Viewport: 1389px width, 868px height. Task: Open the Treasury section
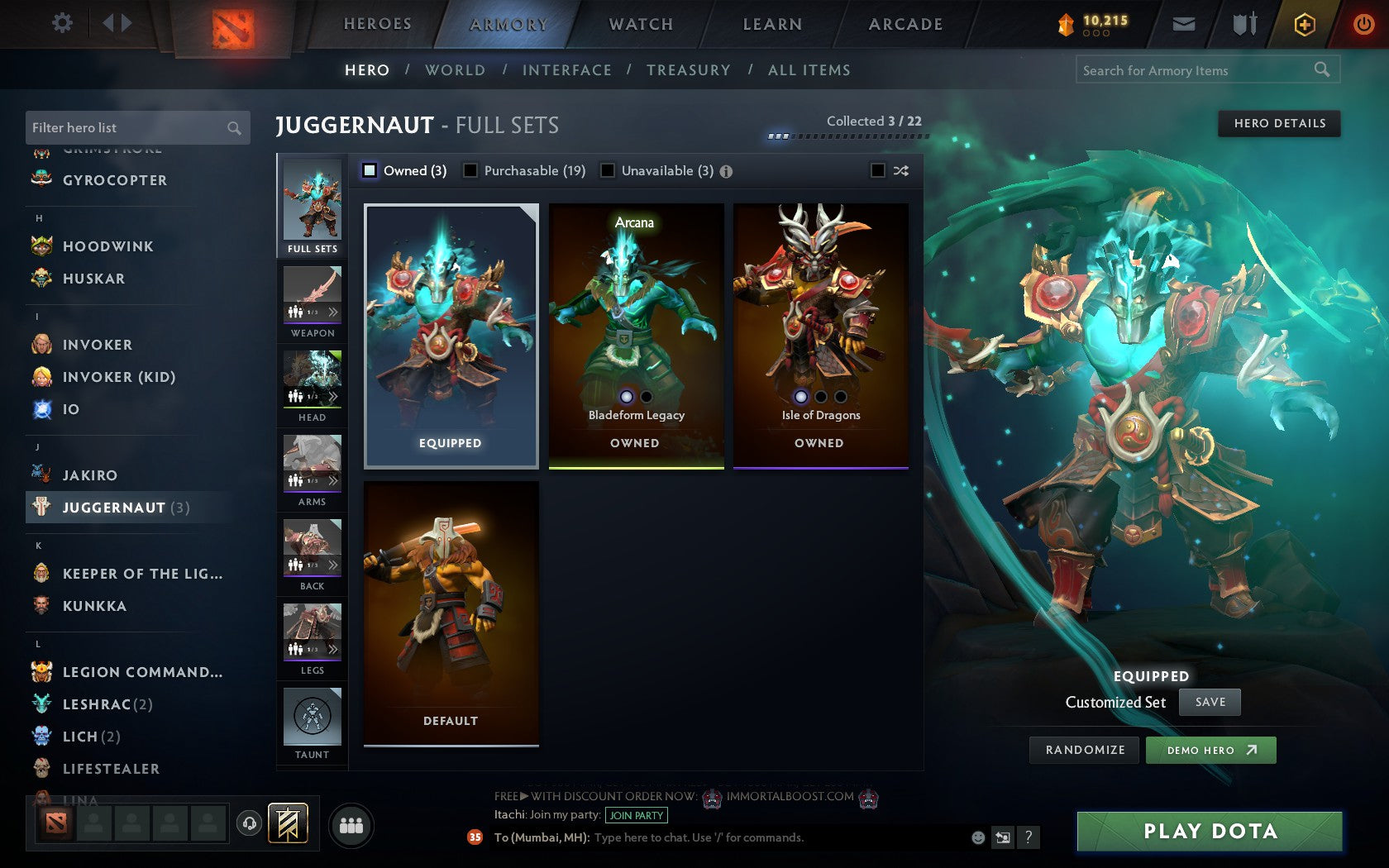(689, 70)
